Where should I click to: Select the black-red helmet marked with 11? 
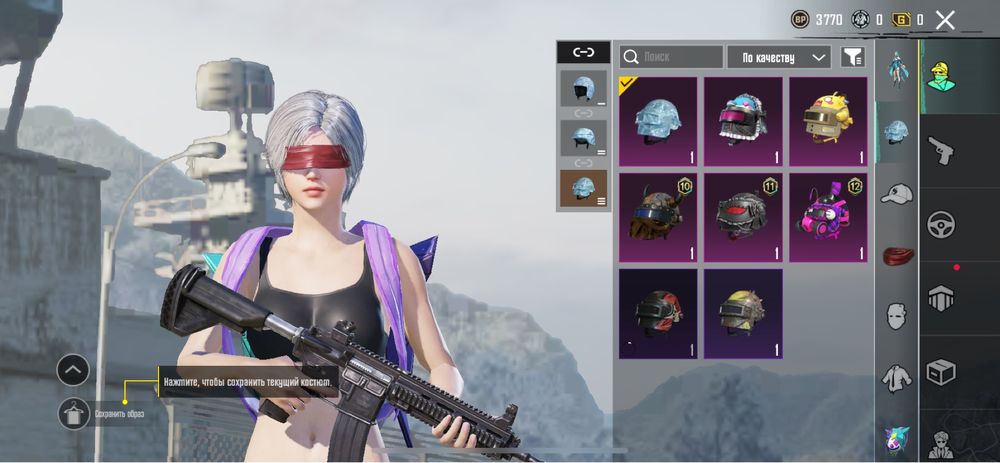click(x=743, y=217)
